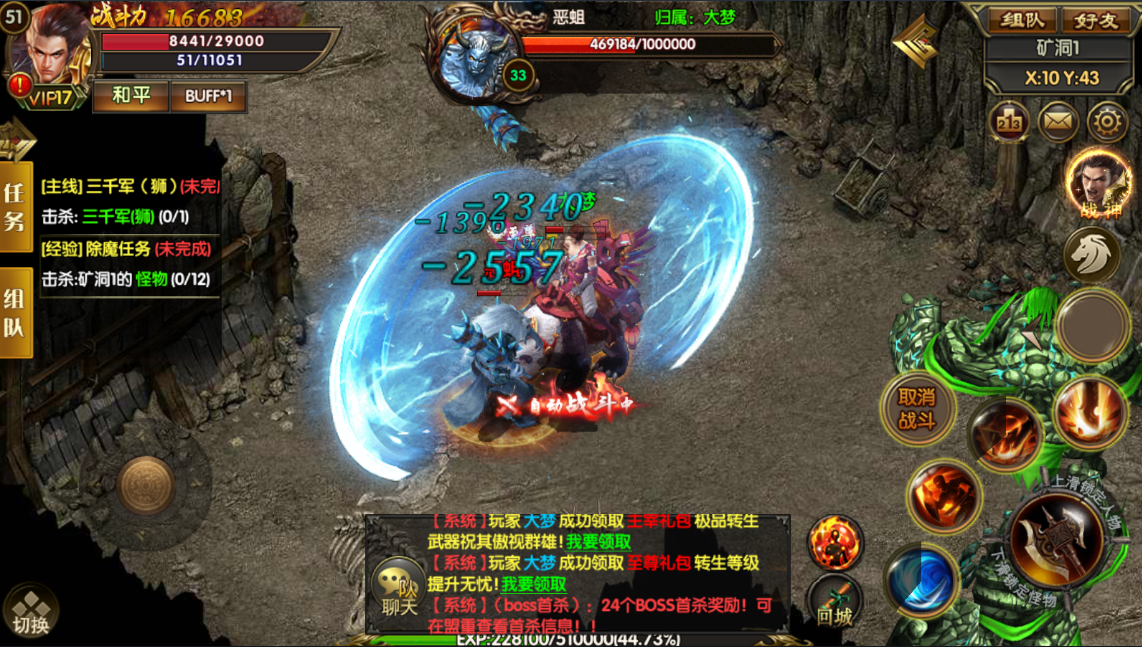Open the 聊天 chat button
Viewport: 1142px width, 647px height.
[x=397, y=590]
